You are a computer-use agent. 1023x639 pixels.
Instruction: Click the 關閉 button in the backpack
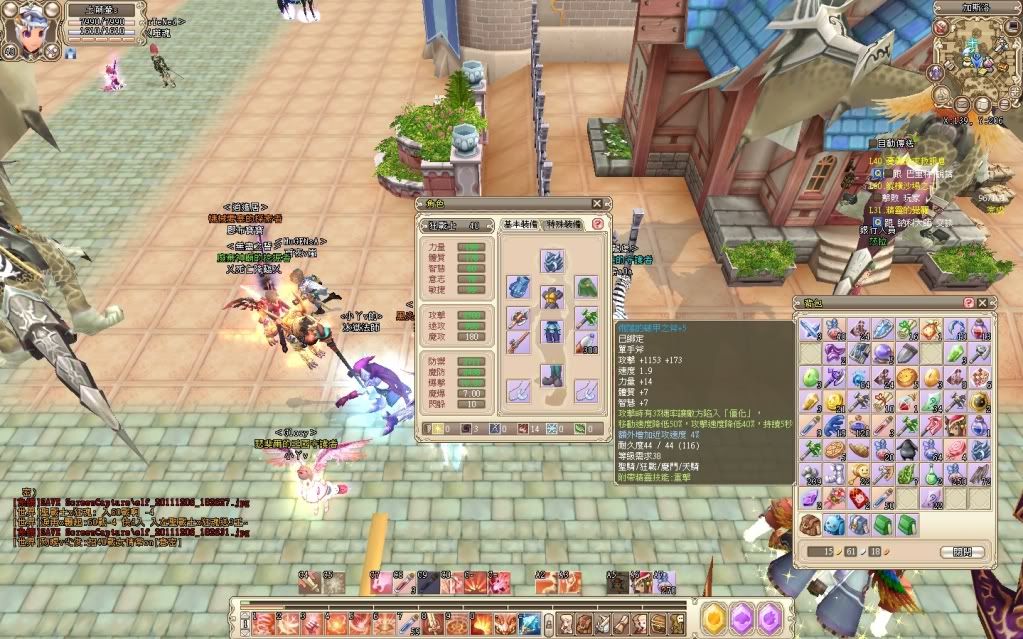961,552
